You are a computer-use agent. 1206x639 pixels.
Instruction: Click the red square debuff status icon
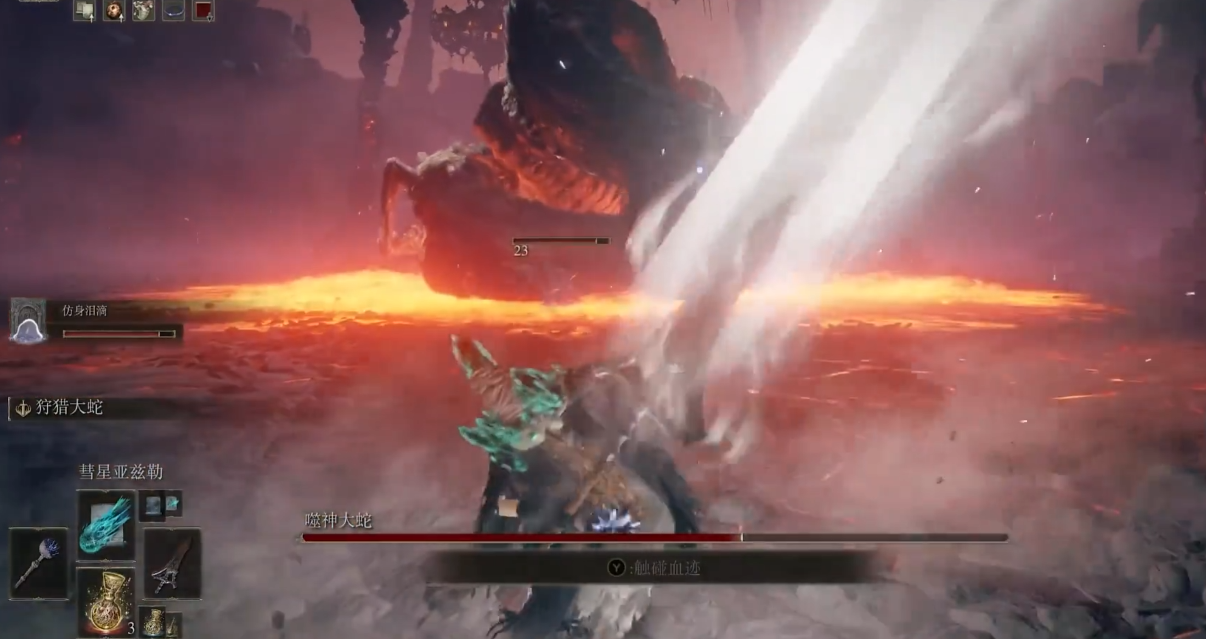(203, 11)
